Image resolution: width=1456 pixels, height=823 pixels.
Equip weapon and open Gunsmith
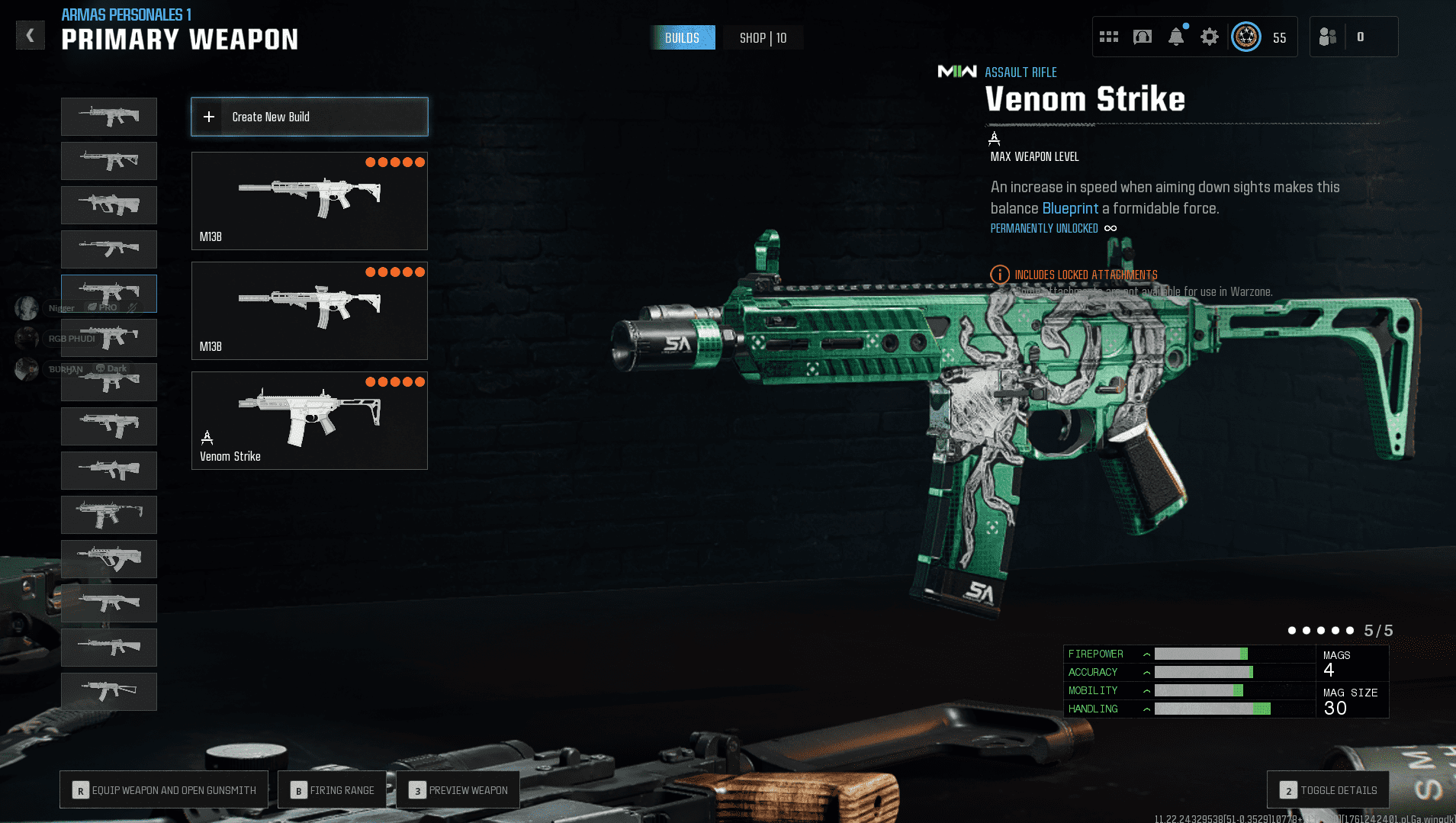(x=164, y=790)
